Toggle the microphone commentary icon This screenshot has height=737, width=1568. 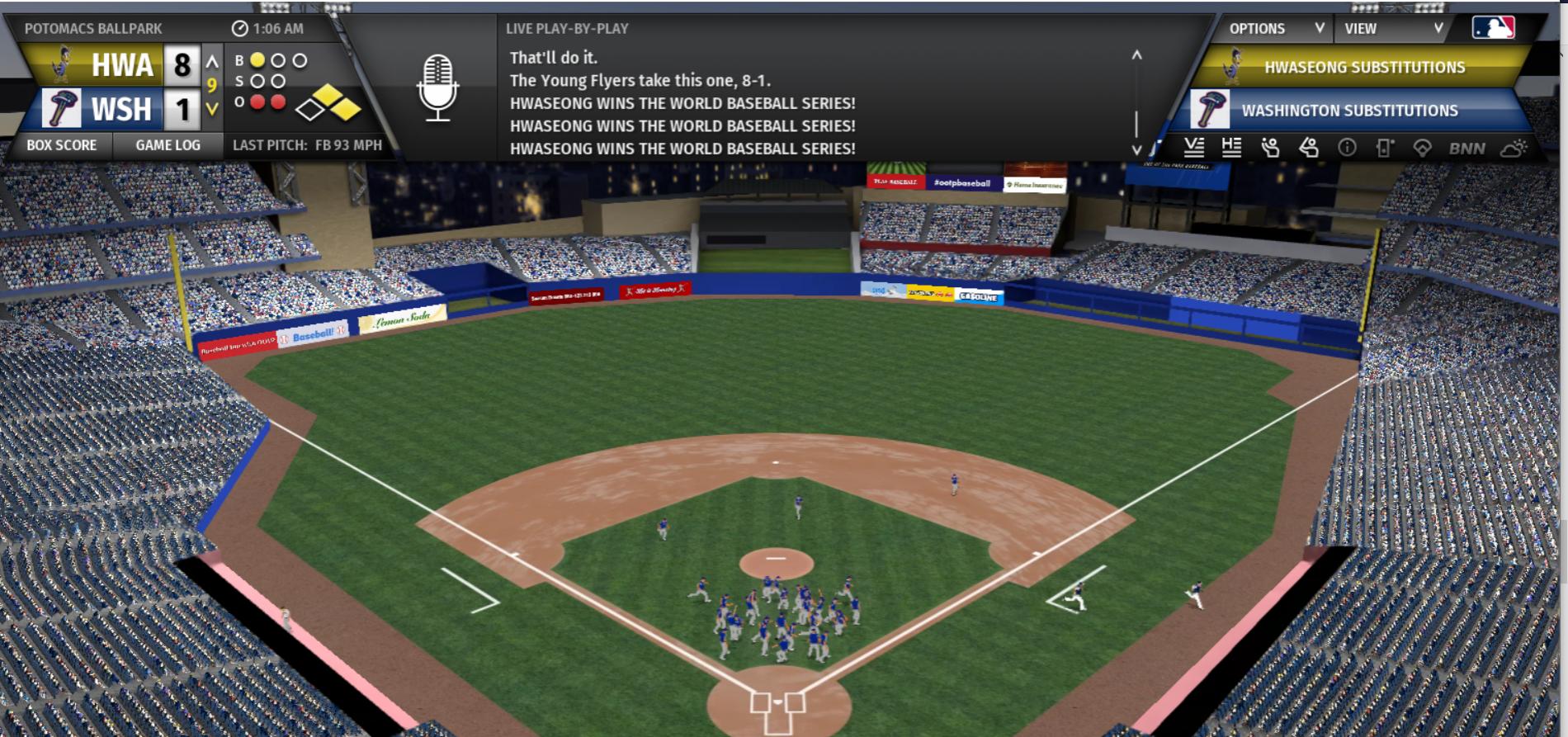tap(437, 87)
